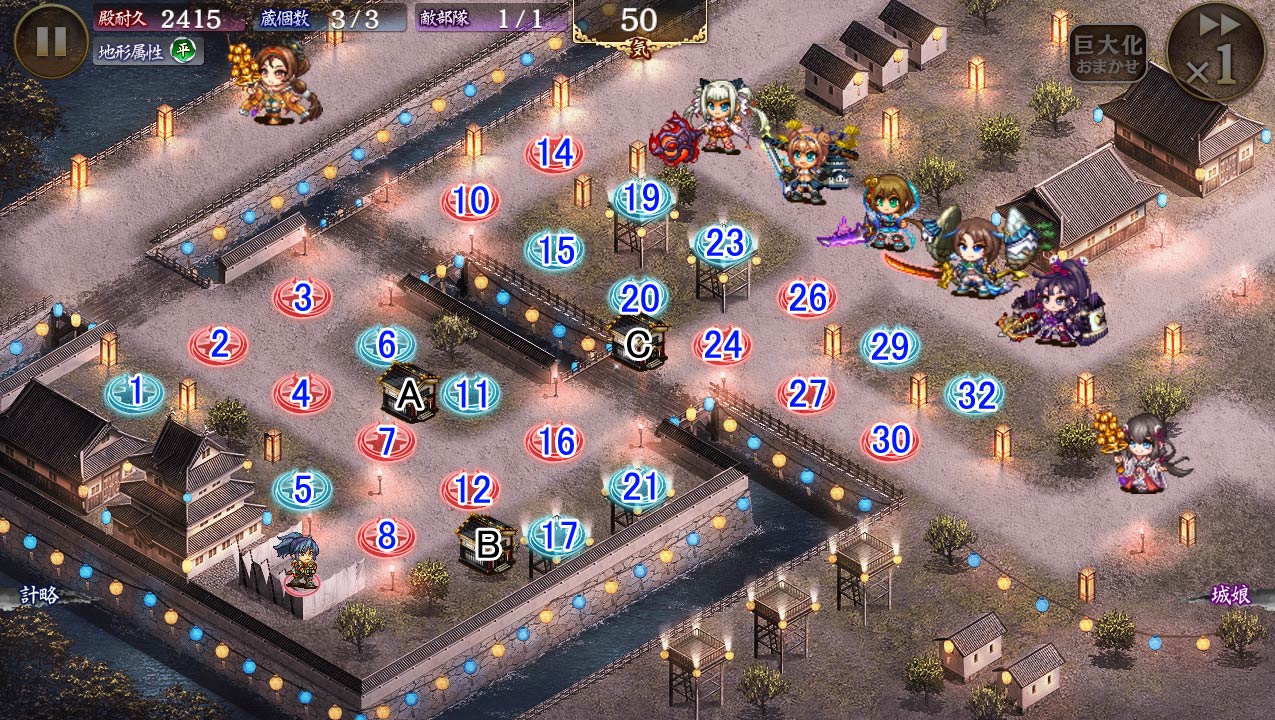Viewport: 1275px width, 720px height.
Task: Select blue deployment tile 29
Action: 890,346
